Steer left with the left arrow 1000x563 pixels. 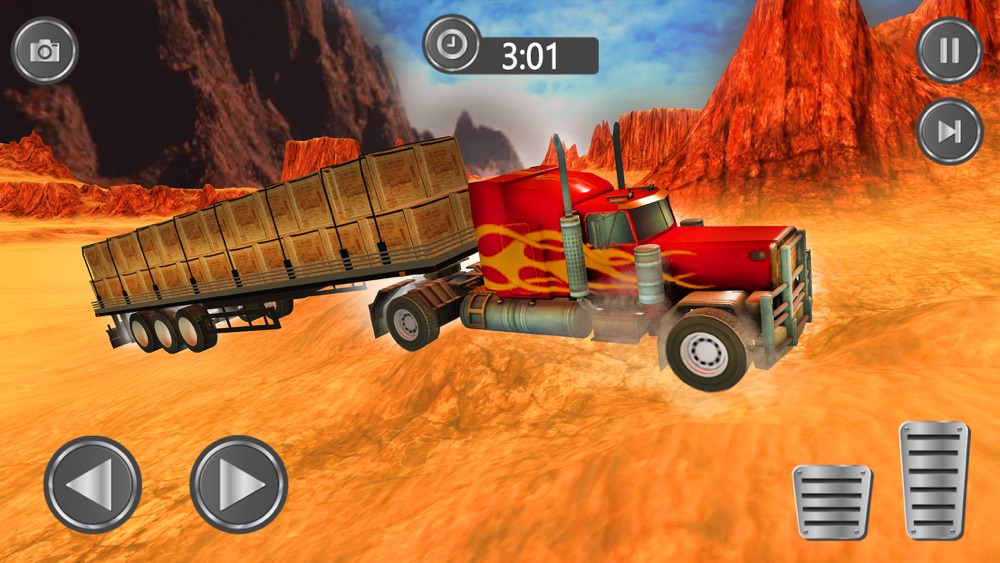point(93,485)
